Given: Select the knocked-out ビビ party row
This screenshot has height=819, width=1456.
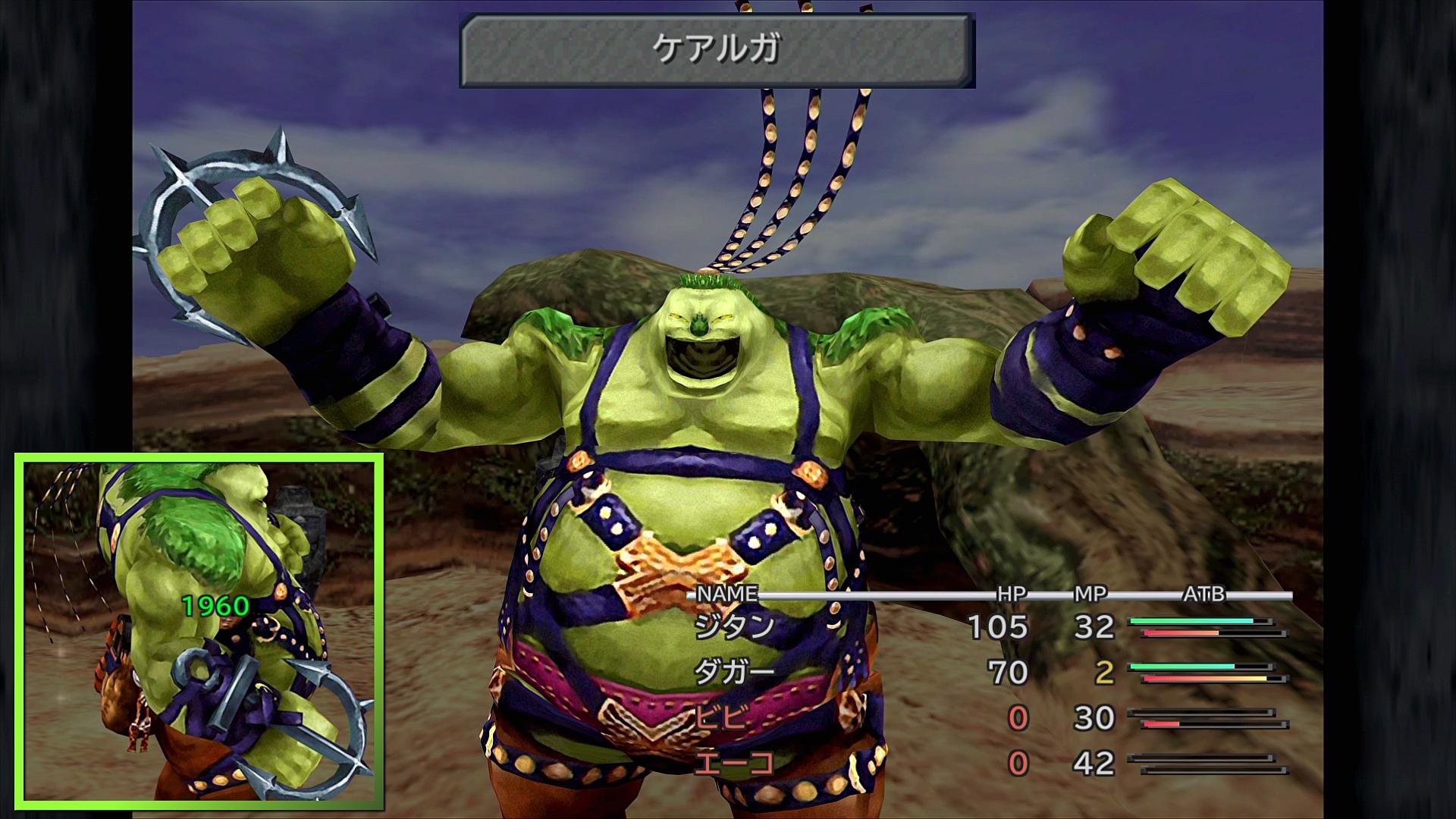Looking at the screenshot, I should [721, 717].
